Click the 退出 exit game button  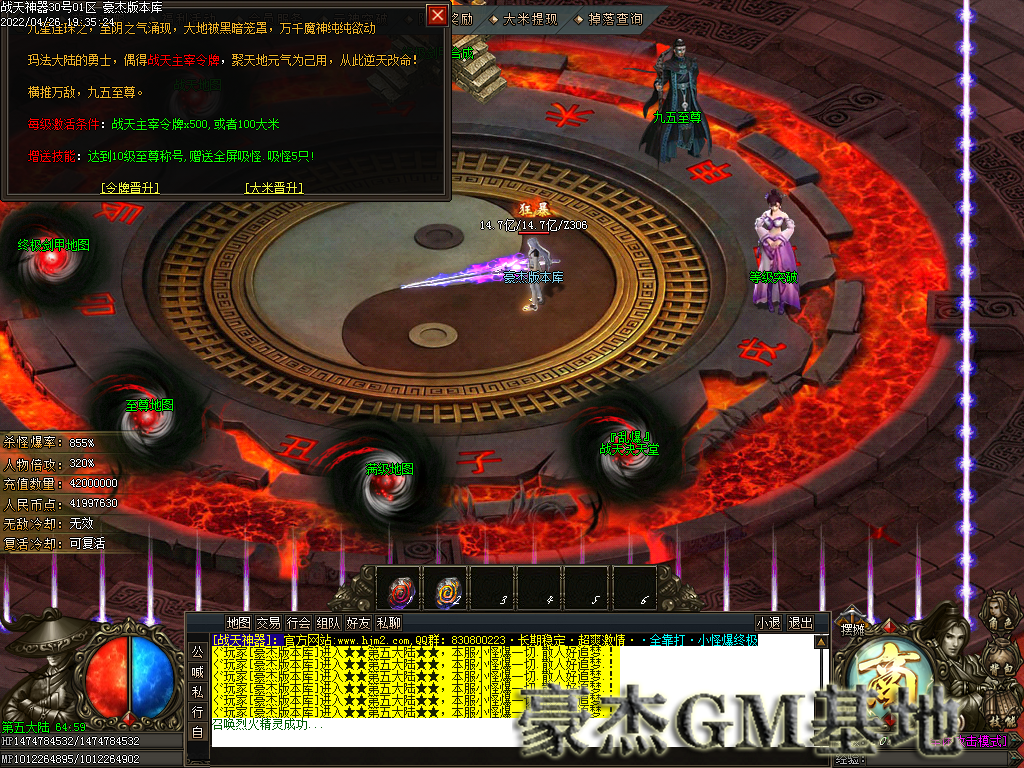click(x=801, y=623)
